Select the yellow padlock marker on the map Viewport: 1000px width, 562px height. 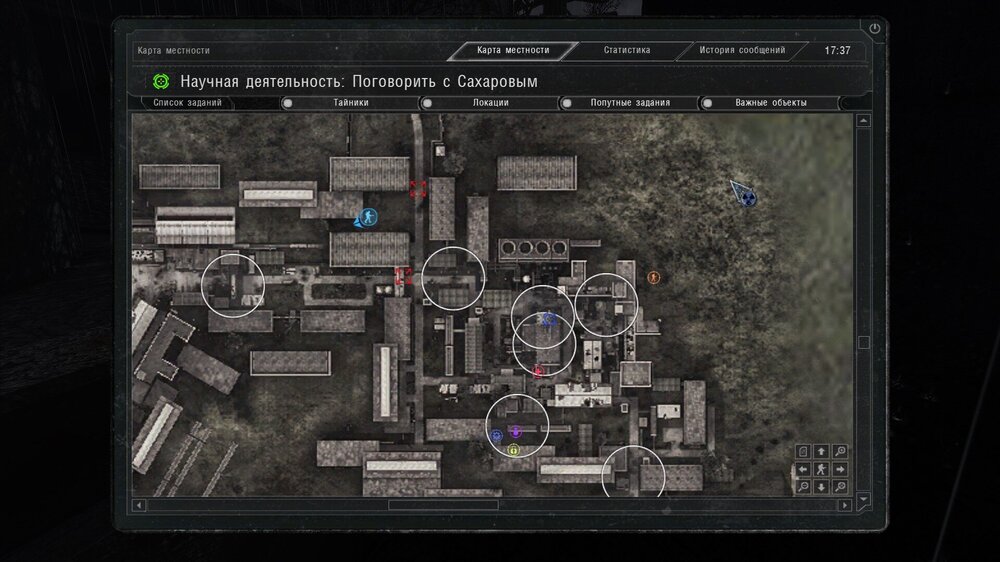(x=514, y=451)
